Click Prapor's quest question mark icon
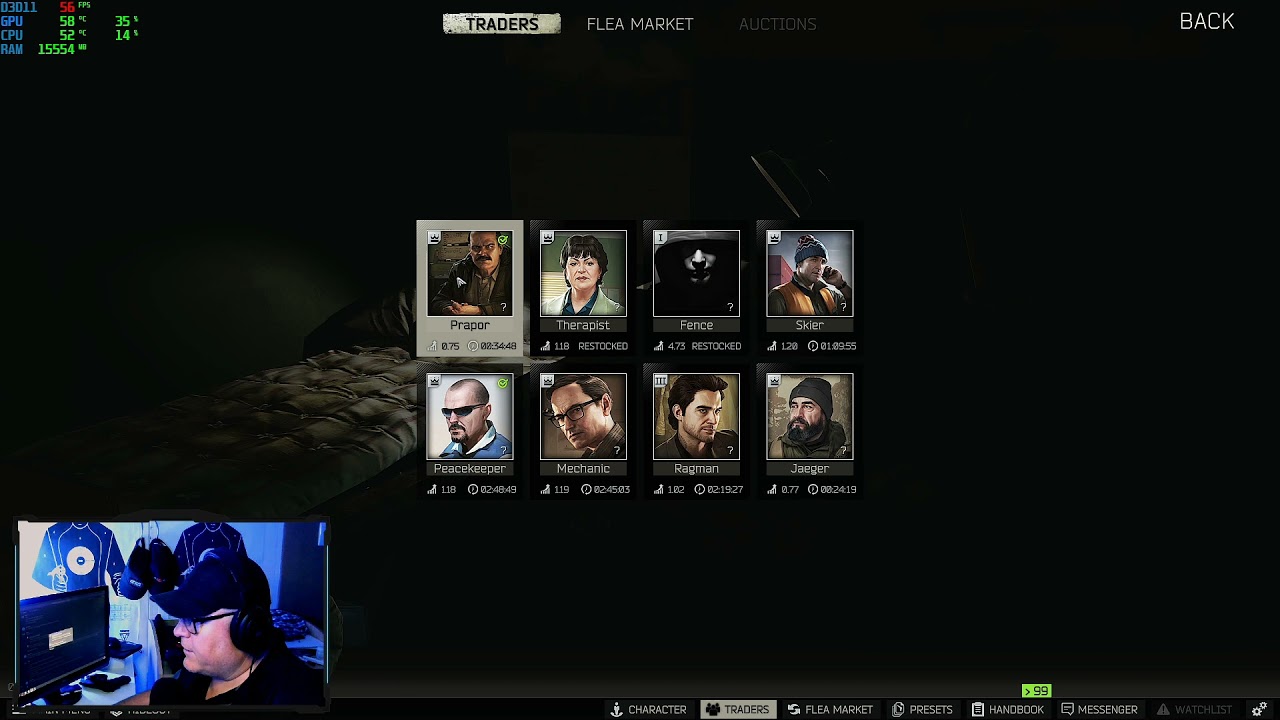1280x720 pixels. click(x=504, y=307)
